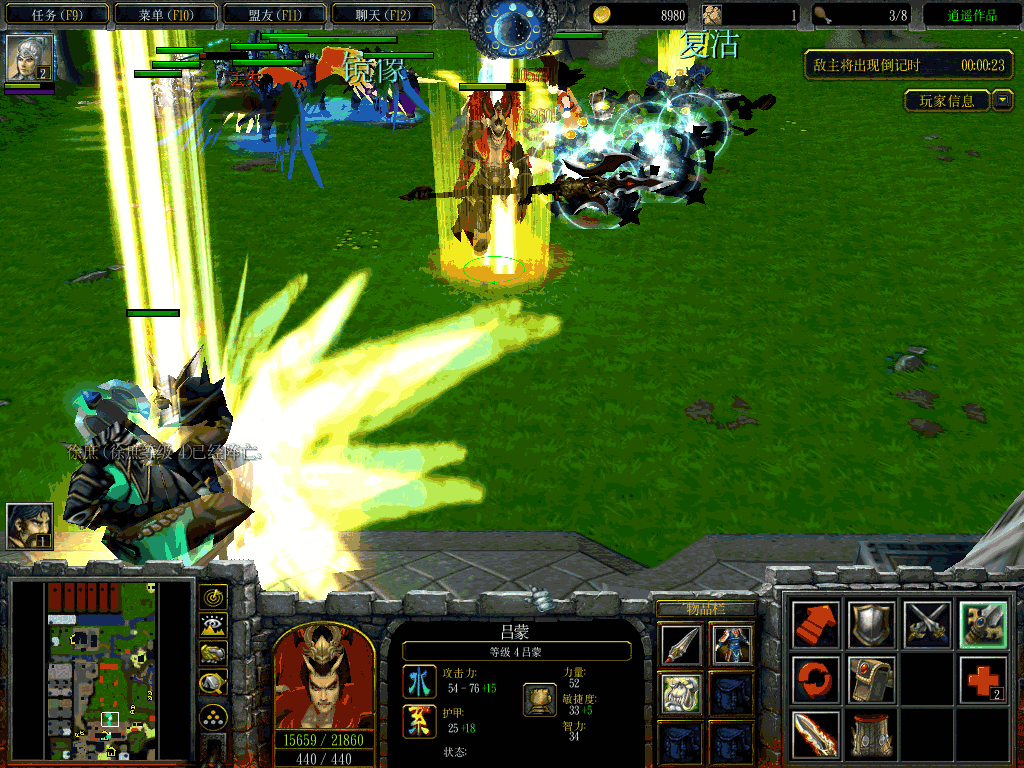Open the 盟友 (F11) allies menu

(x=274, y=15)
